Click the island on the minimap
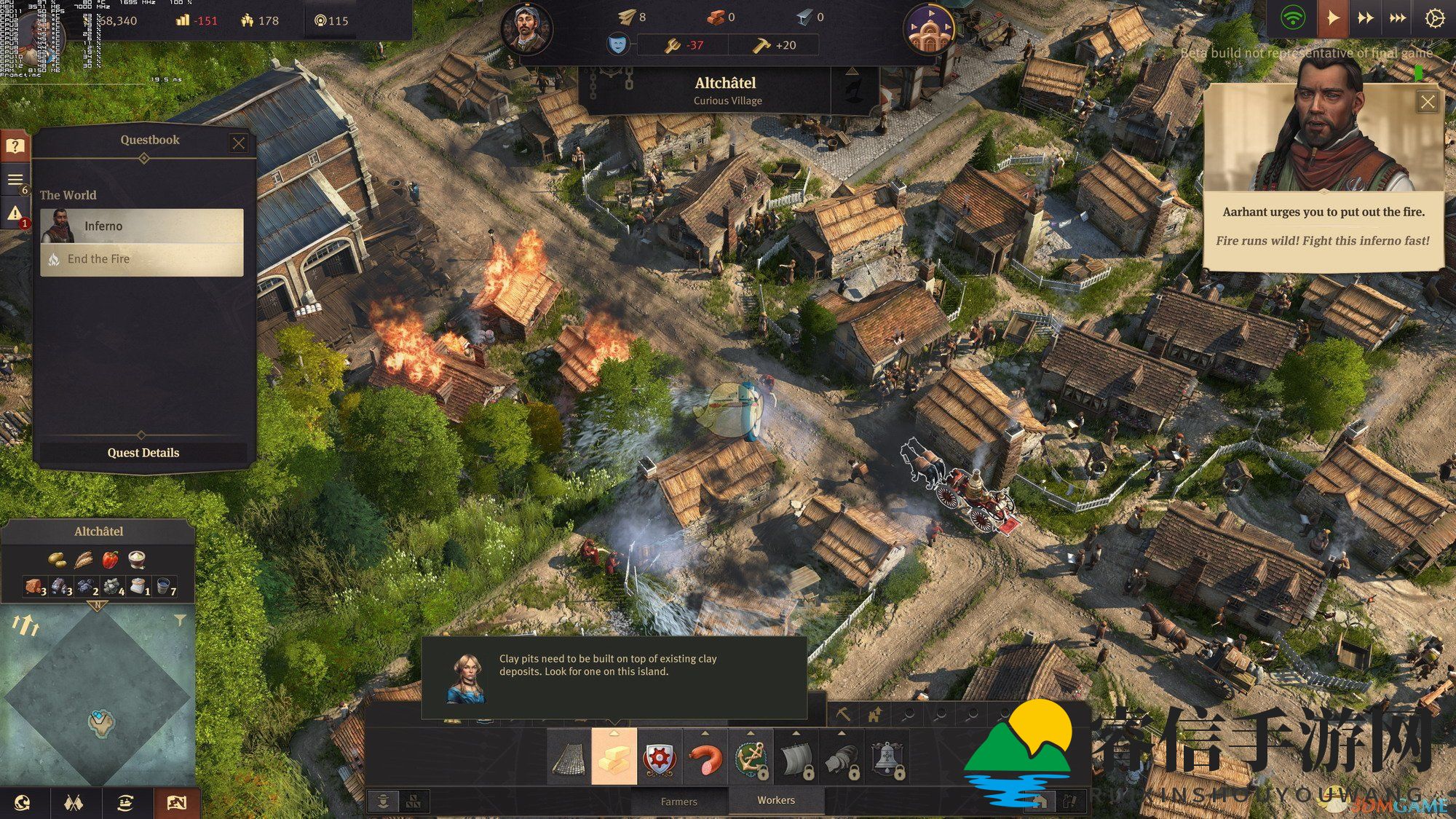Screen dimensions: 1456x819 coord(100,722)
